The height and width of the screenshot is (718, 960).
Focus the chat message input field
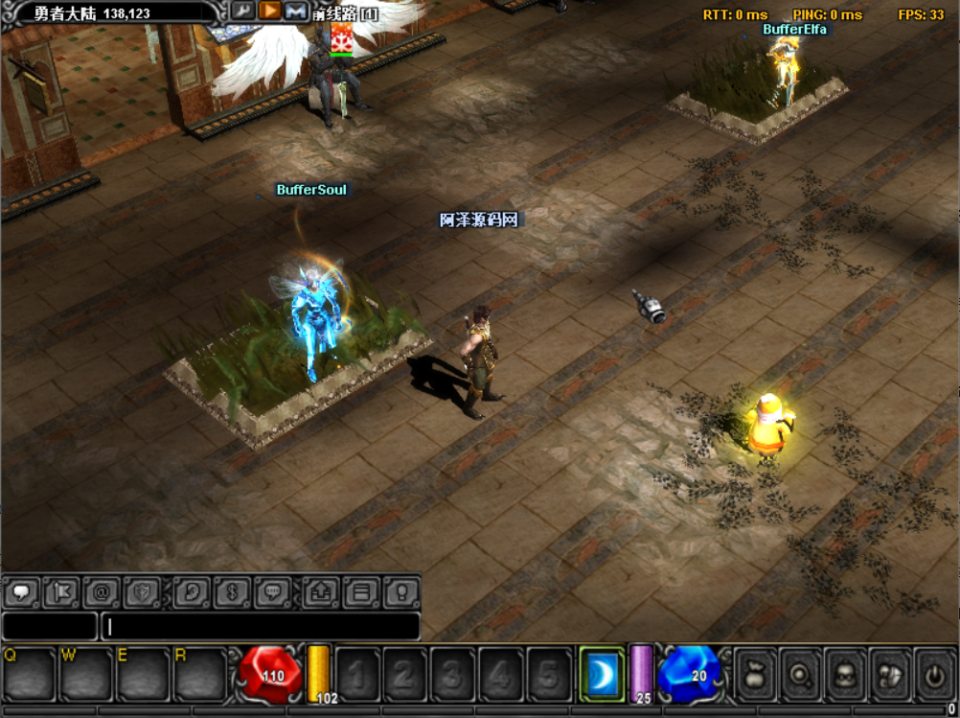260,626
